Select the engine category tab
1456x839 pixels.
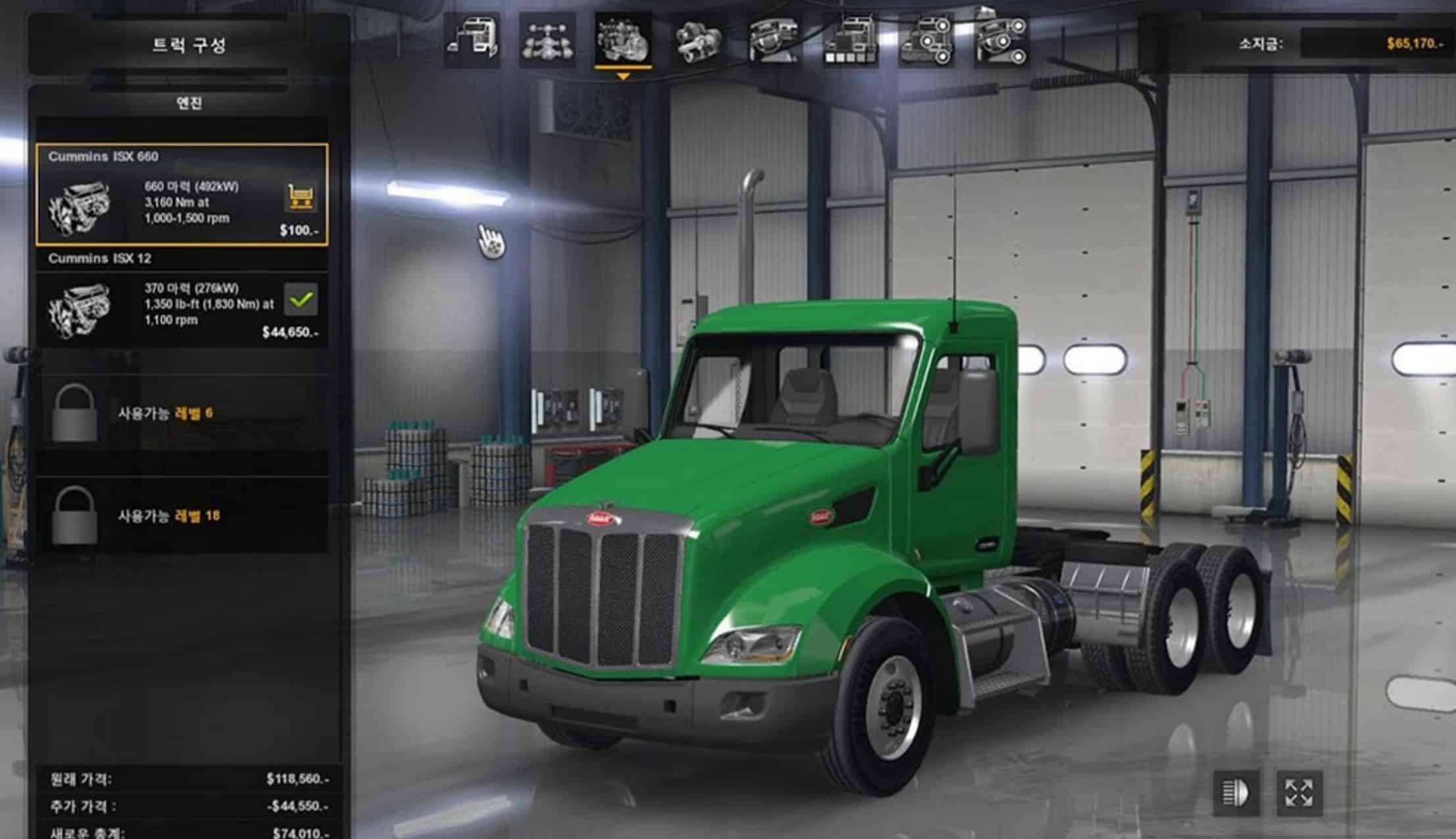click(622, 41)
